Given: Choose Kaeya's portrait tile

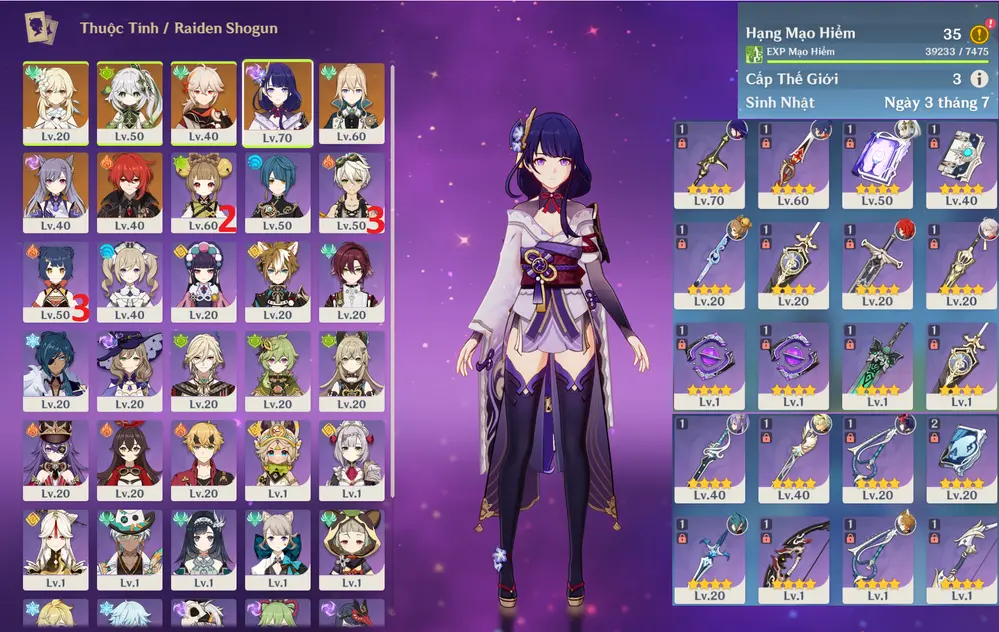Looking at the screenshot, I should (56, 370).
